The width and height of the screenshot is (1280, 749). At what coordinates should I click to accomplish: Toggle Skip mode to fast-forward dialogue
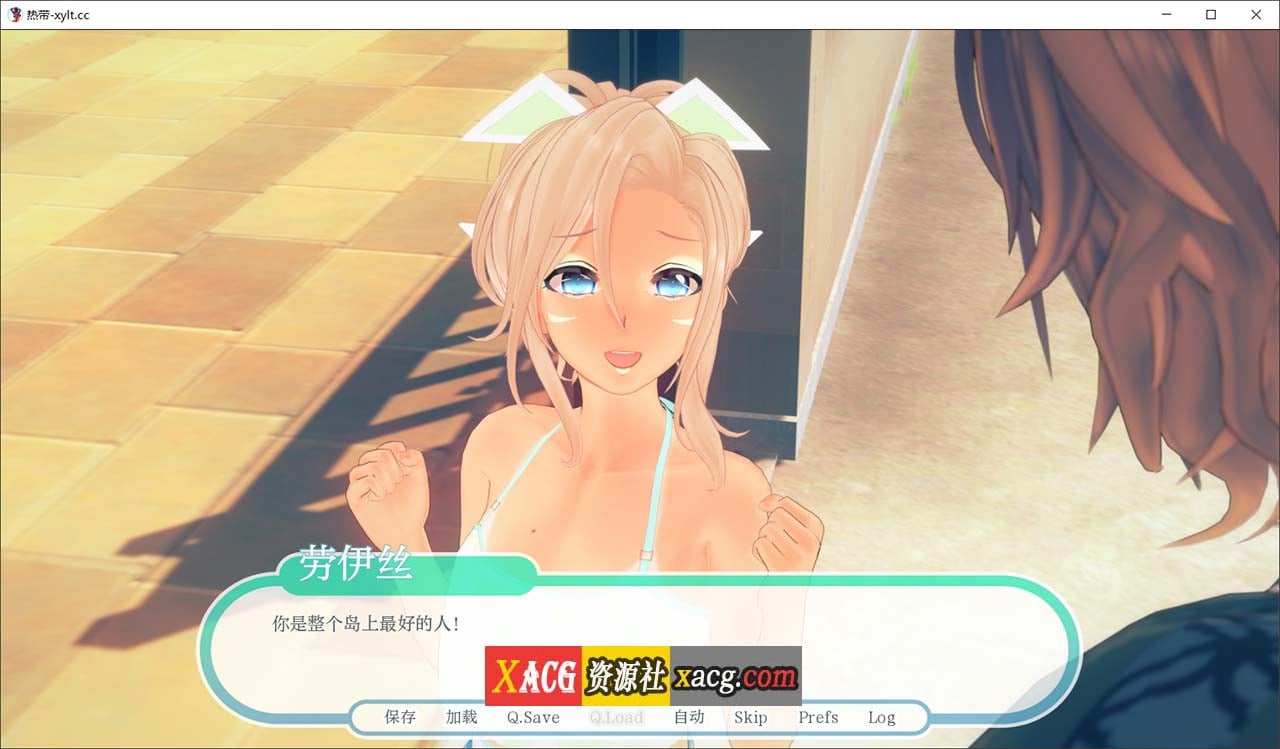point(750,717)
